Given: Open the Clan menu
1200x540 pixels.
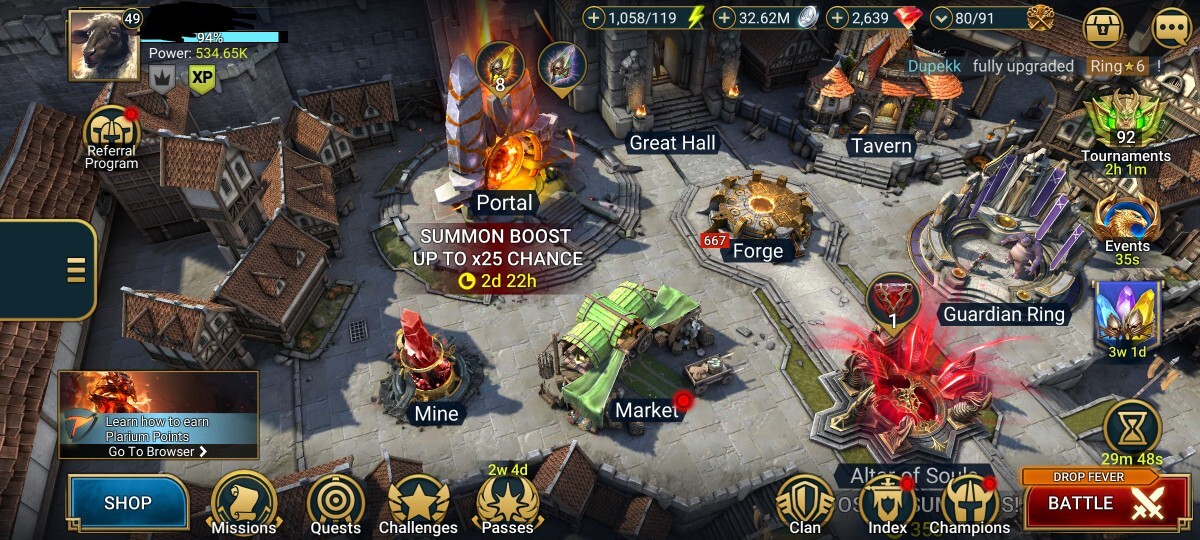Looking at the screenshot, I should tap(805, 504).
